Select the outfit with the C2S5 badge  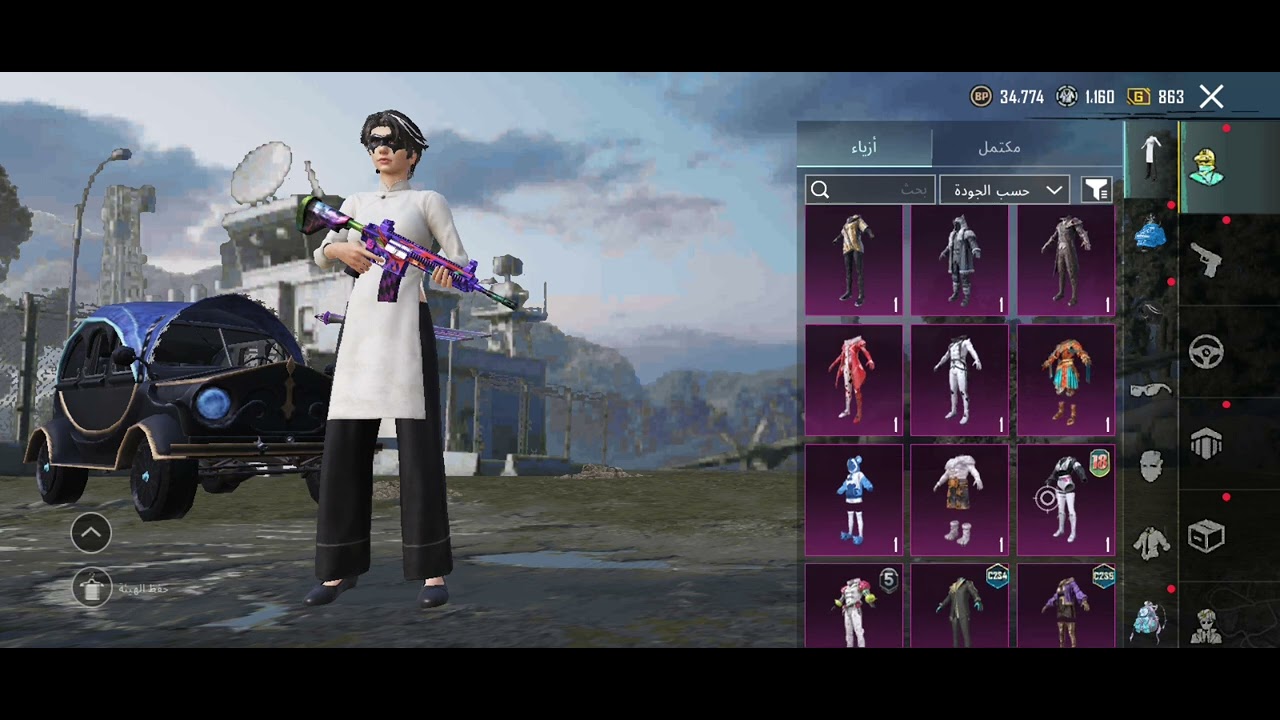click(1065, 605)
